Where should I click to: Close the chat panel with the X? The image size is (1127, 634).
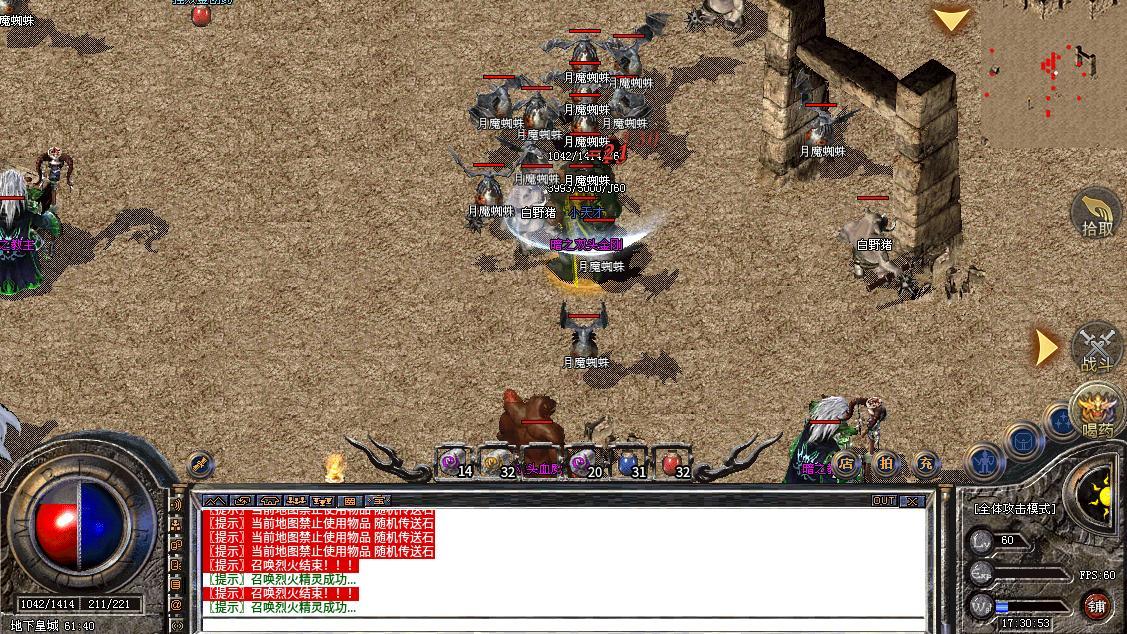912,501
